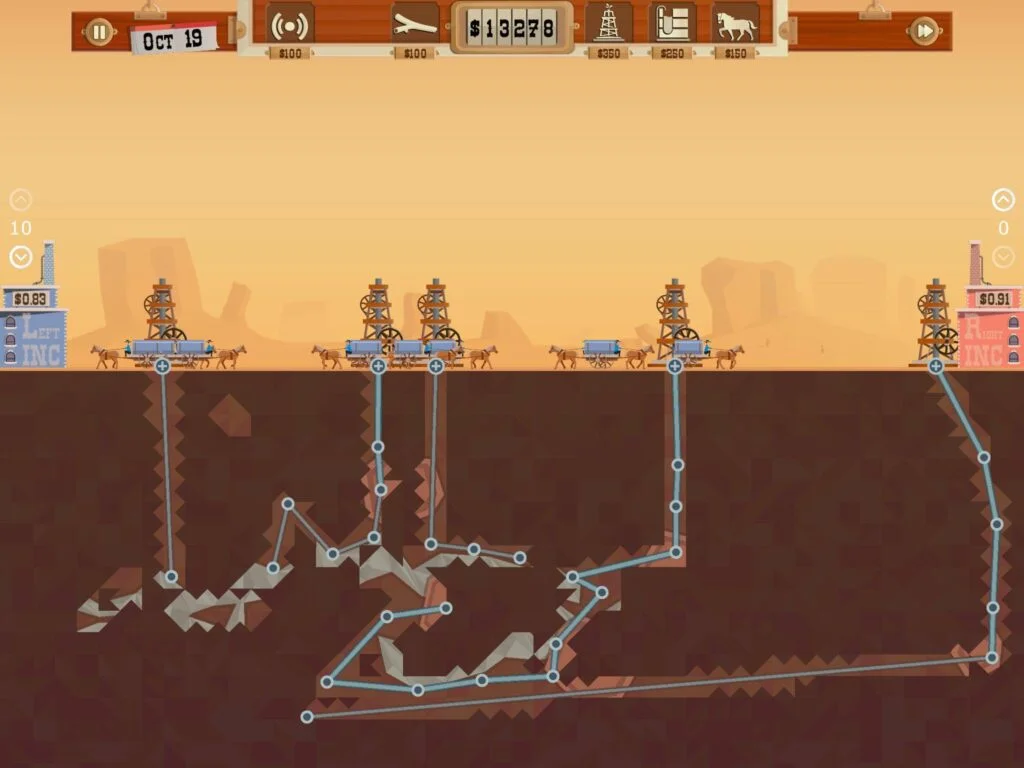Purchase the $250 oil silo
This screenshot has width=1024, height=768.
tap(672, 24)
